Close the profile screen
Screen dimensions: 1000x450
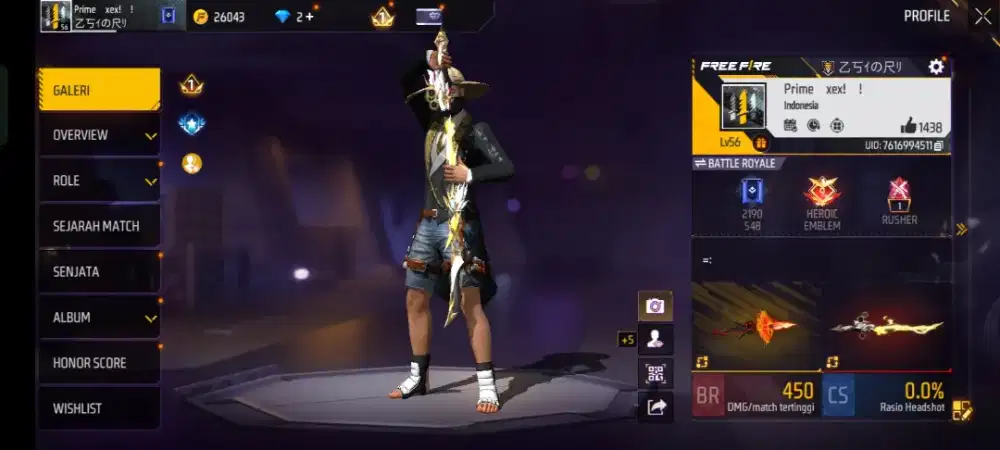[982, 16]
